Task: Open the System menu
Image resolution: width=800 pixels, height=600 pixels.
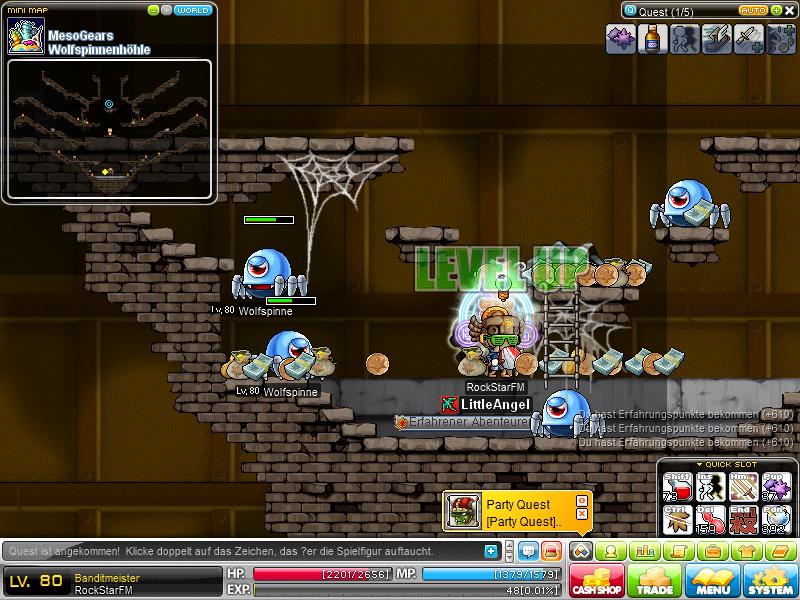Action: [768, 580]
